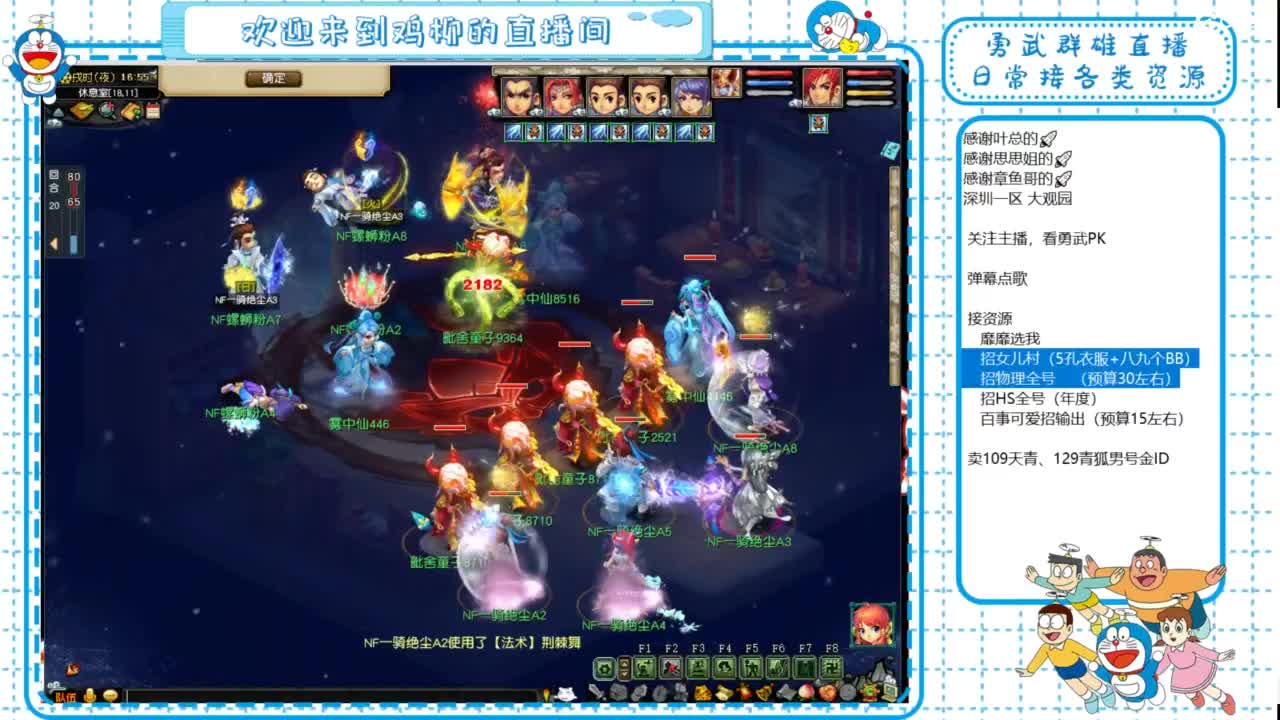This screenshot has width=1280, height=720.
Task: Collapse the round counter panel with left arrow
Action: pyautogui.click(x=54, y=242)
